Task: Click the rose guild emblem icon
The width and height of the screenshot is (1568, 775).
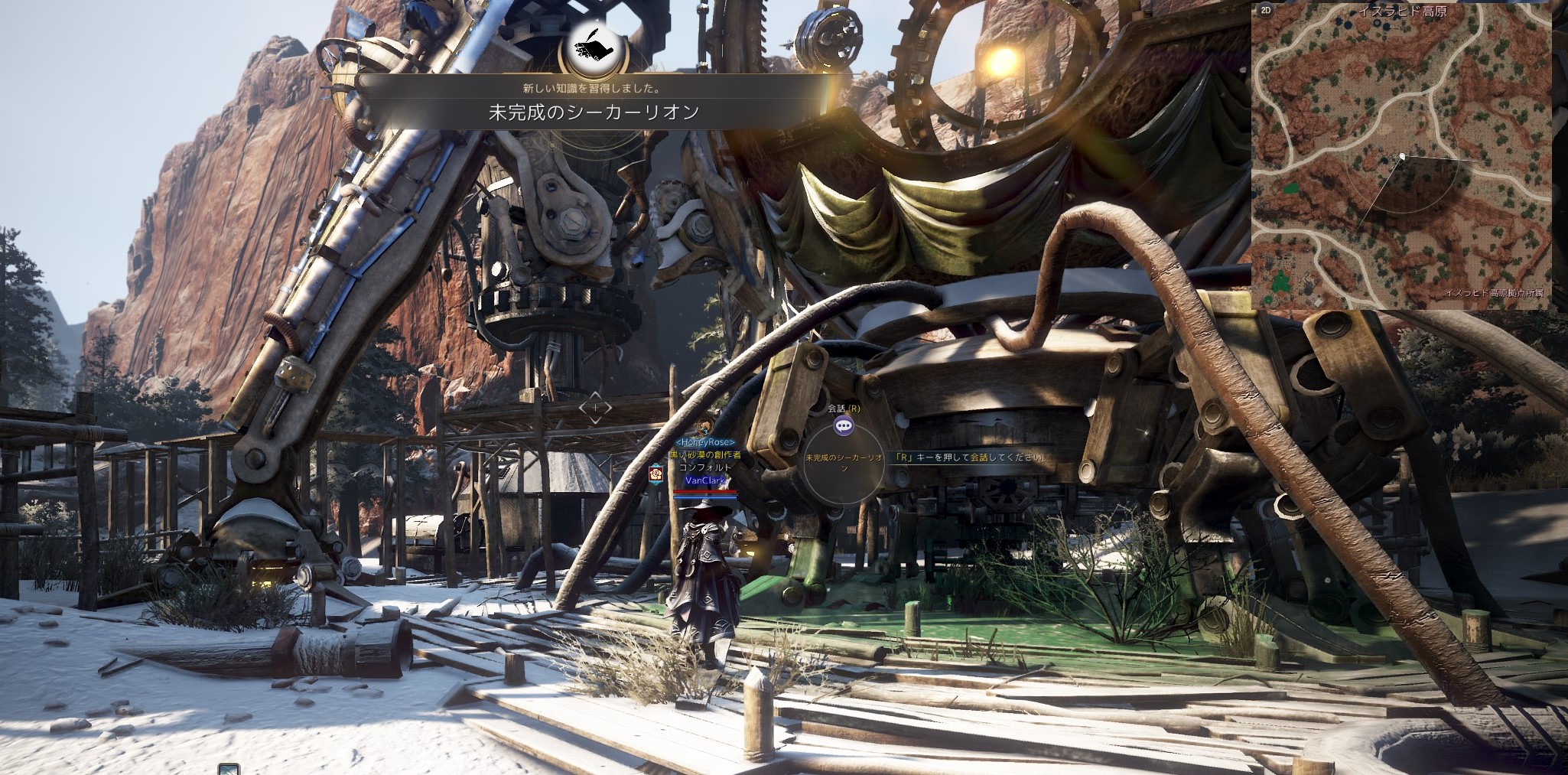Action: click(x=656, y=474)
